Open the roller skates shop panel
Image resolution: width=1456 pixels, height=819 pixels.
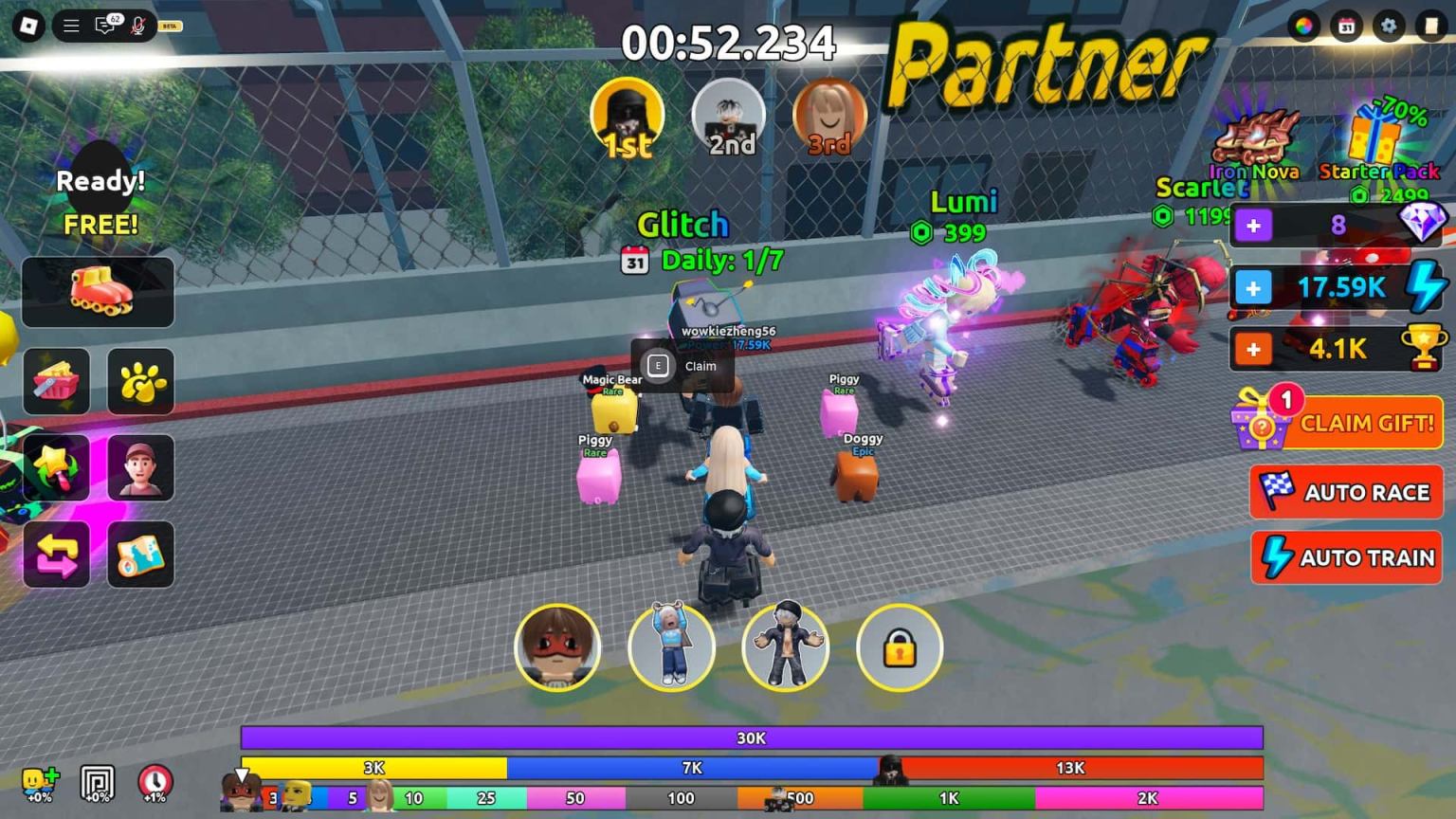point(98,293)
